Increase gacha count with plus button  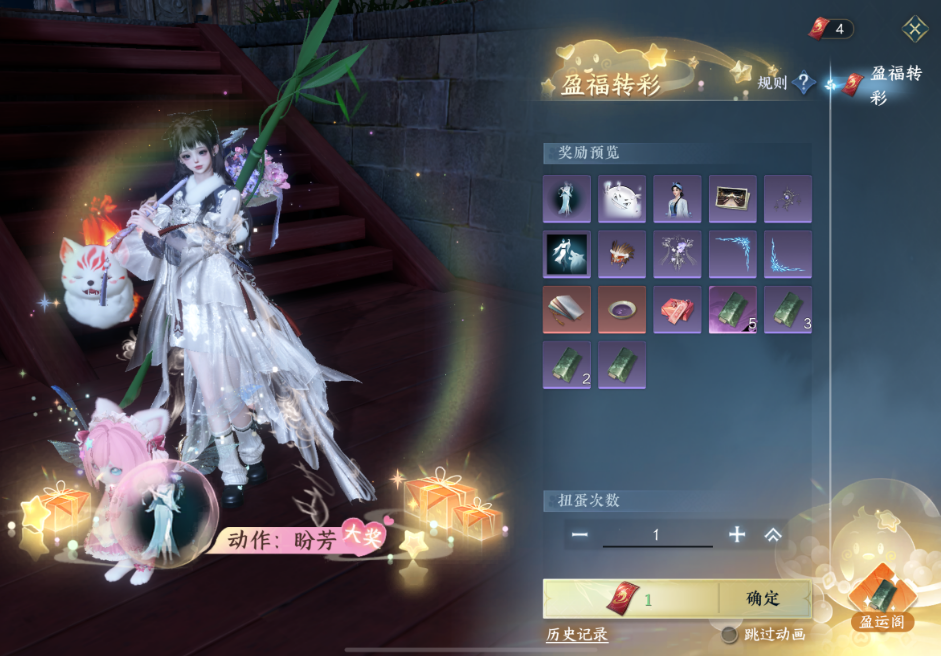pos(737,535)
